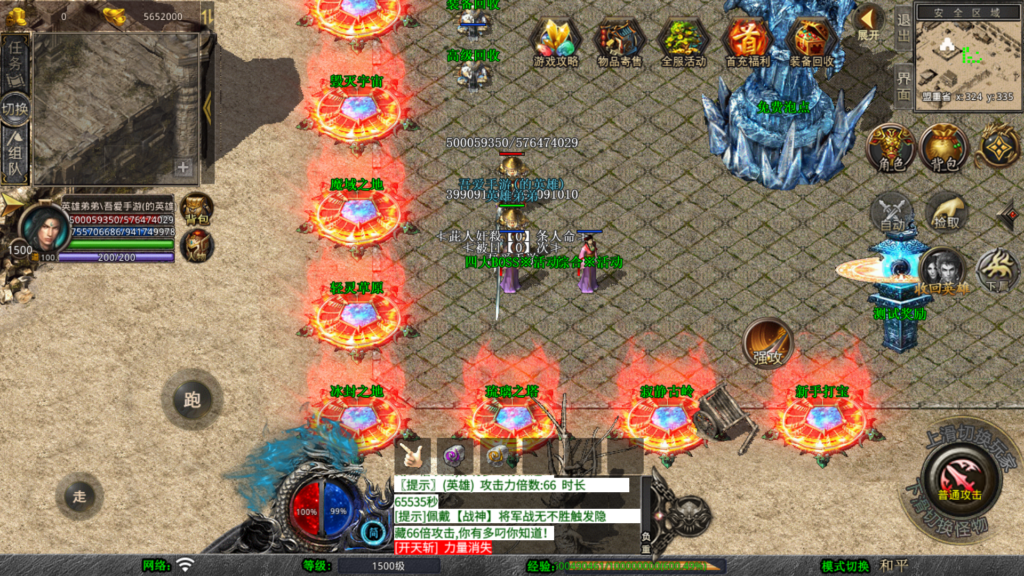Open the 装备回收 treasure chest icon
The height and width of the screenshot is (576, 1024).
[x=811, y=40]
